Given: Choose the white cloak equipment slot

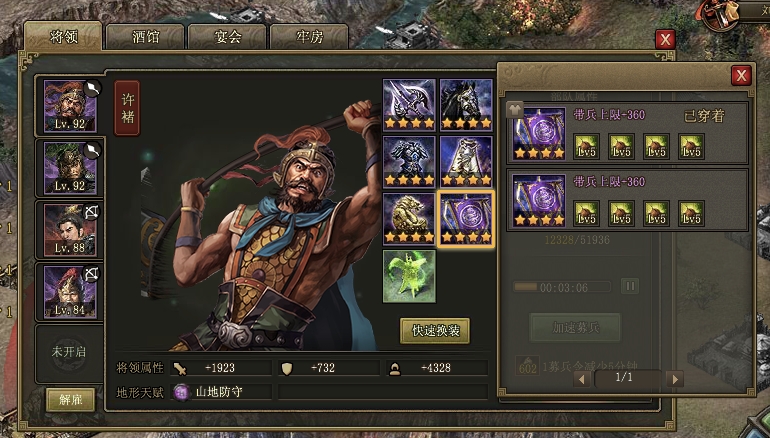Looking at the screenshot, I should 466,161.
